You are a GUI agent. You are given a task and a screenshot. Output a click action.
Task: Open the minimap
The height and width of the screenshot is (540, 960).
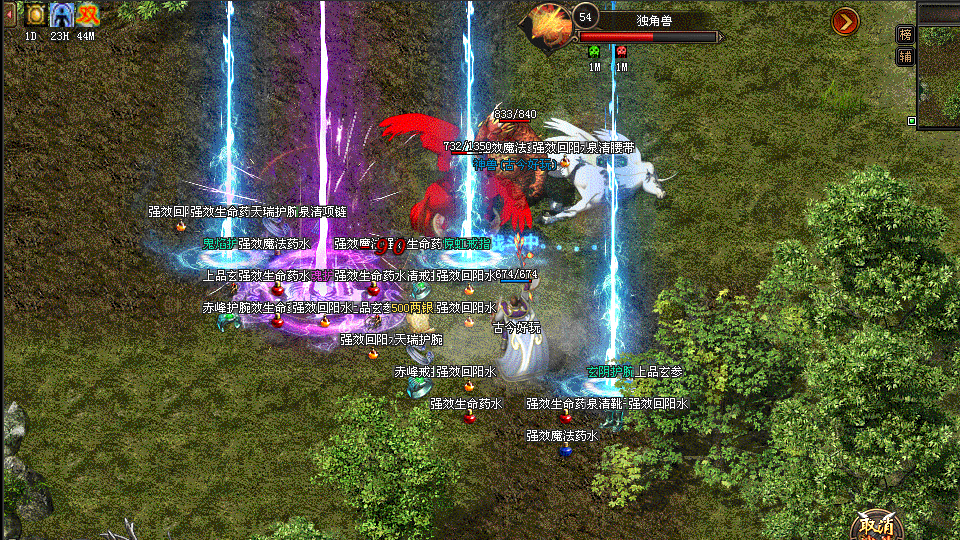click(939, 75)
